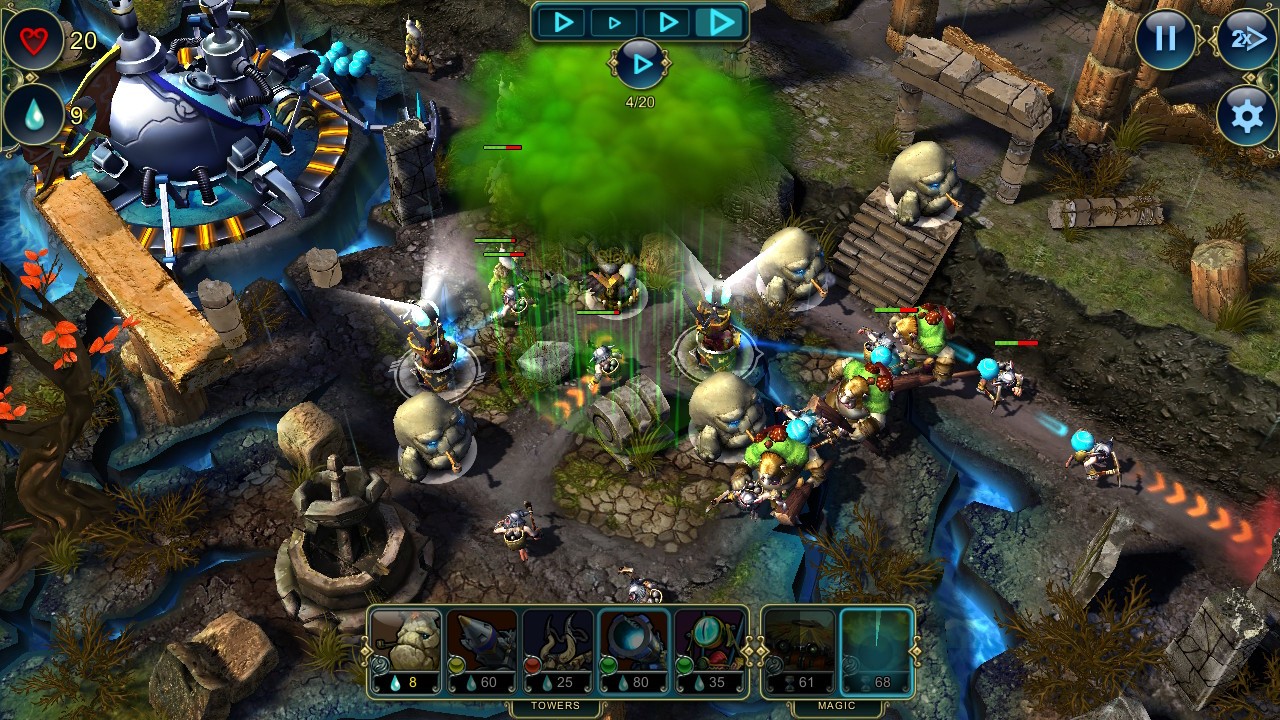Image resolution: width=1280 pixels, height=720 pixels.
Task: Select the blue orb cannon tower costing 80
Action: pos(633,651)
